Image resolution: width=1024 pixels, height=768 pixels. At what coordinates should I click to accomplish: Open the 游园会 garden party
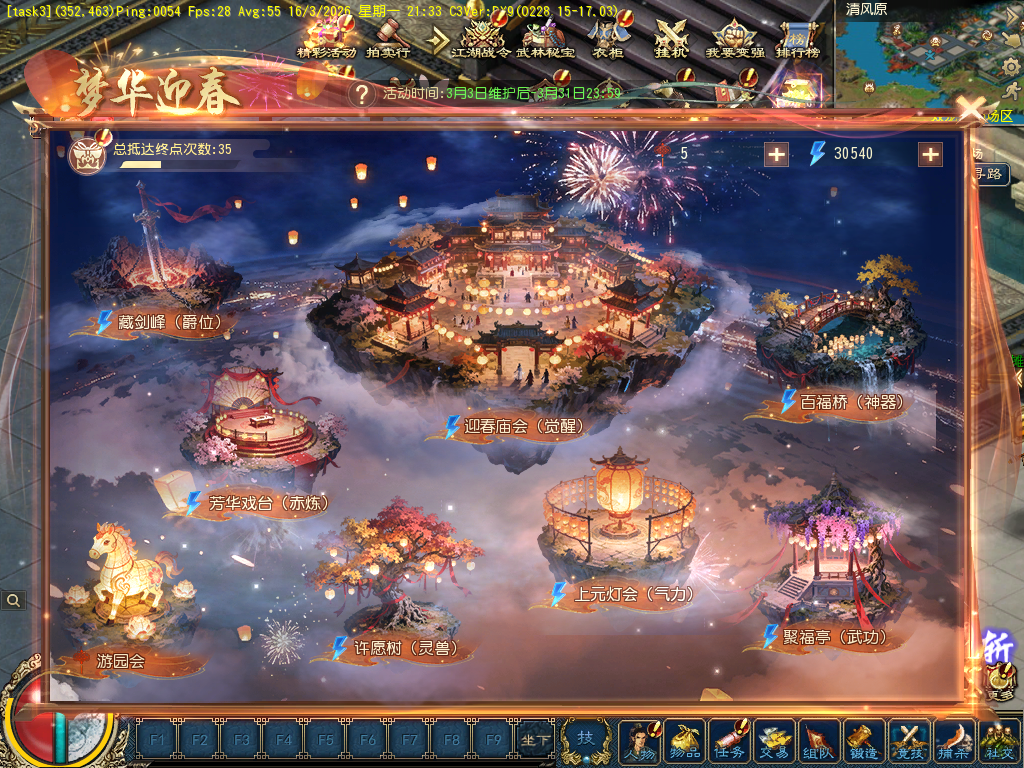coord(121,660)
